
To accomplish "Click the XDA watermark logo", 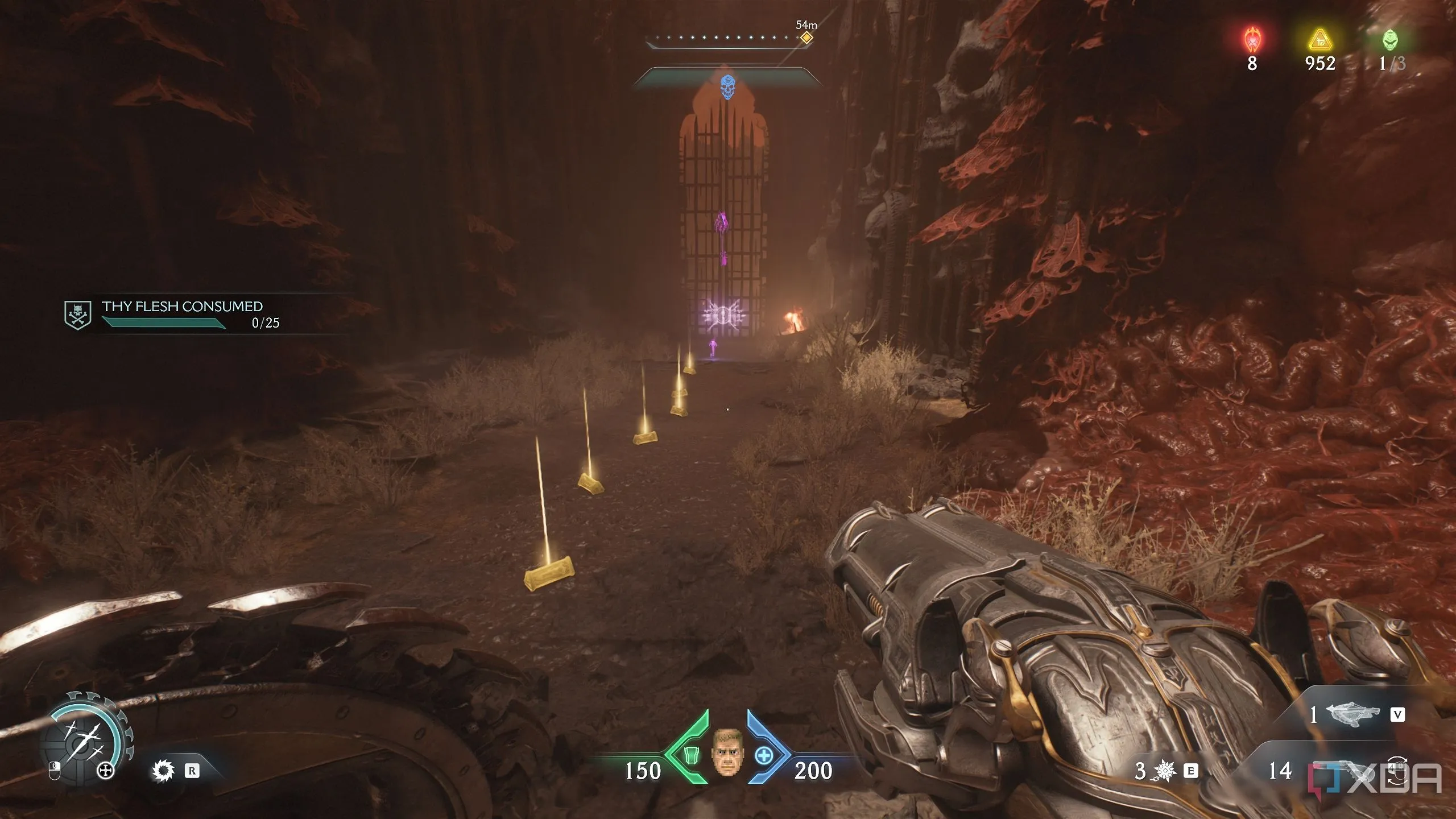I will 1376,778.
